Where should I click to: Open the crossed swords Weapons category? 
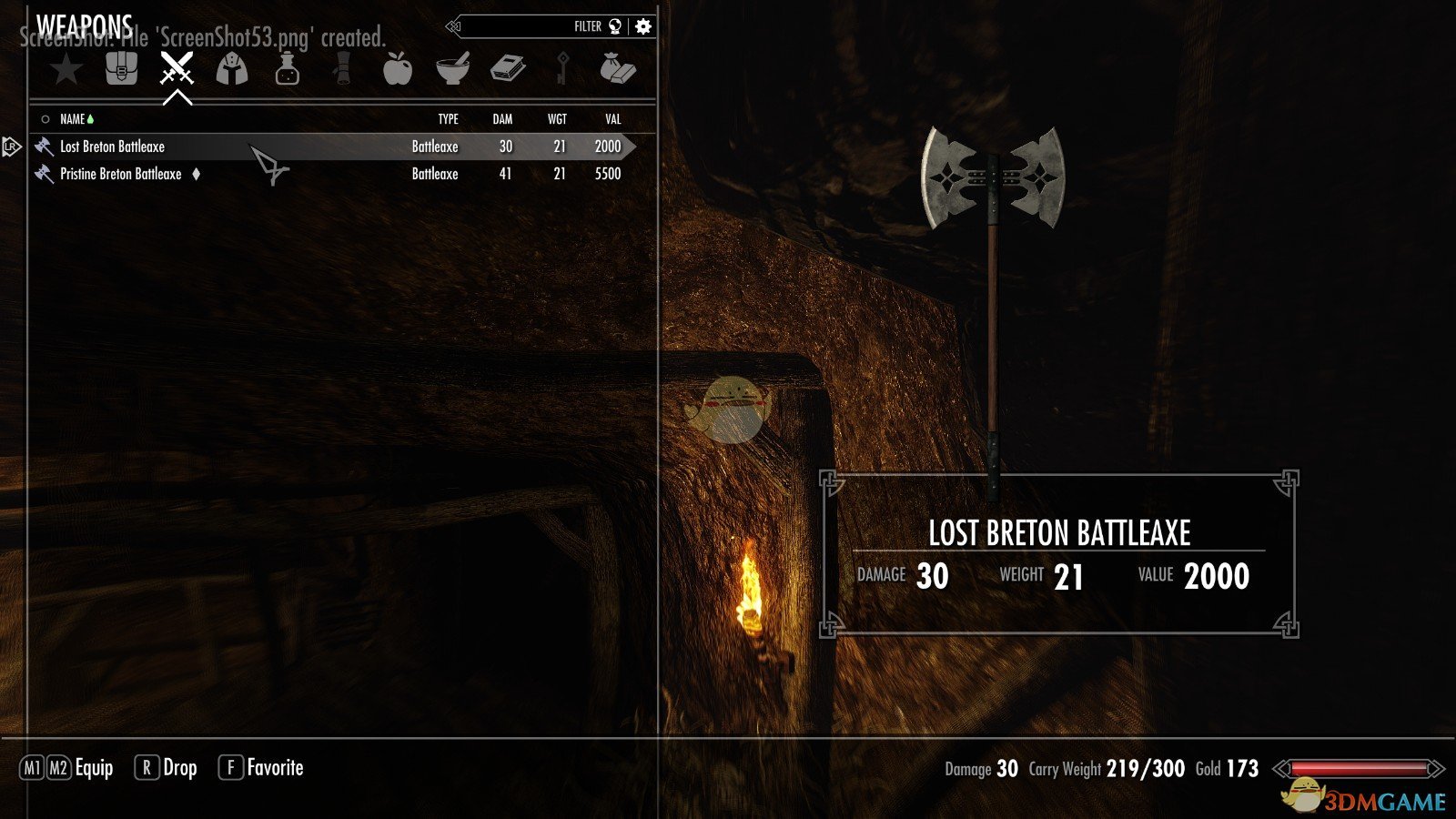point(177,69)
